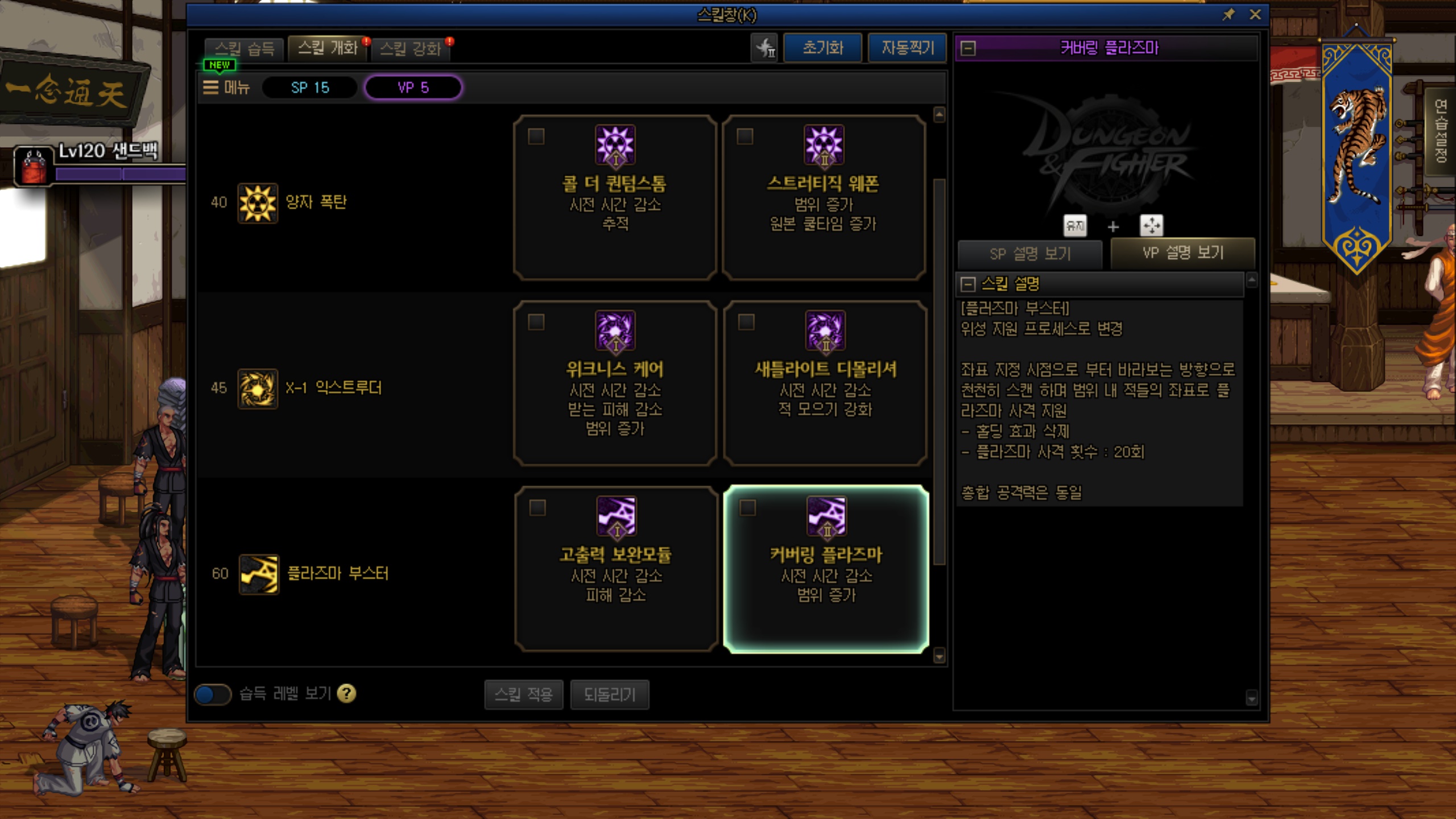Select the VP 5 points pill
1456x819 pixels.
coord(413,88)
